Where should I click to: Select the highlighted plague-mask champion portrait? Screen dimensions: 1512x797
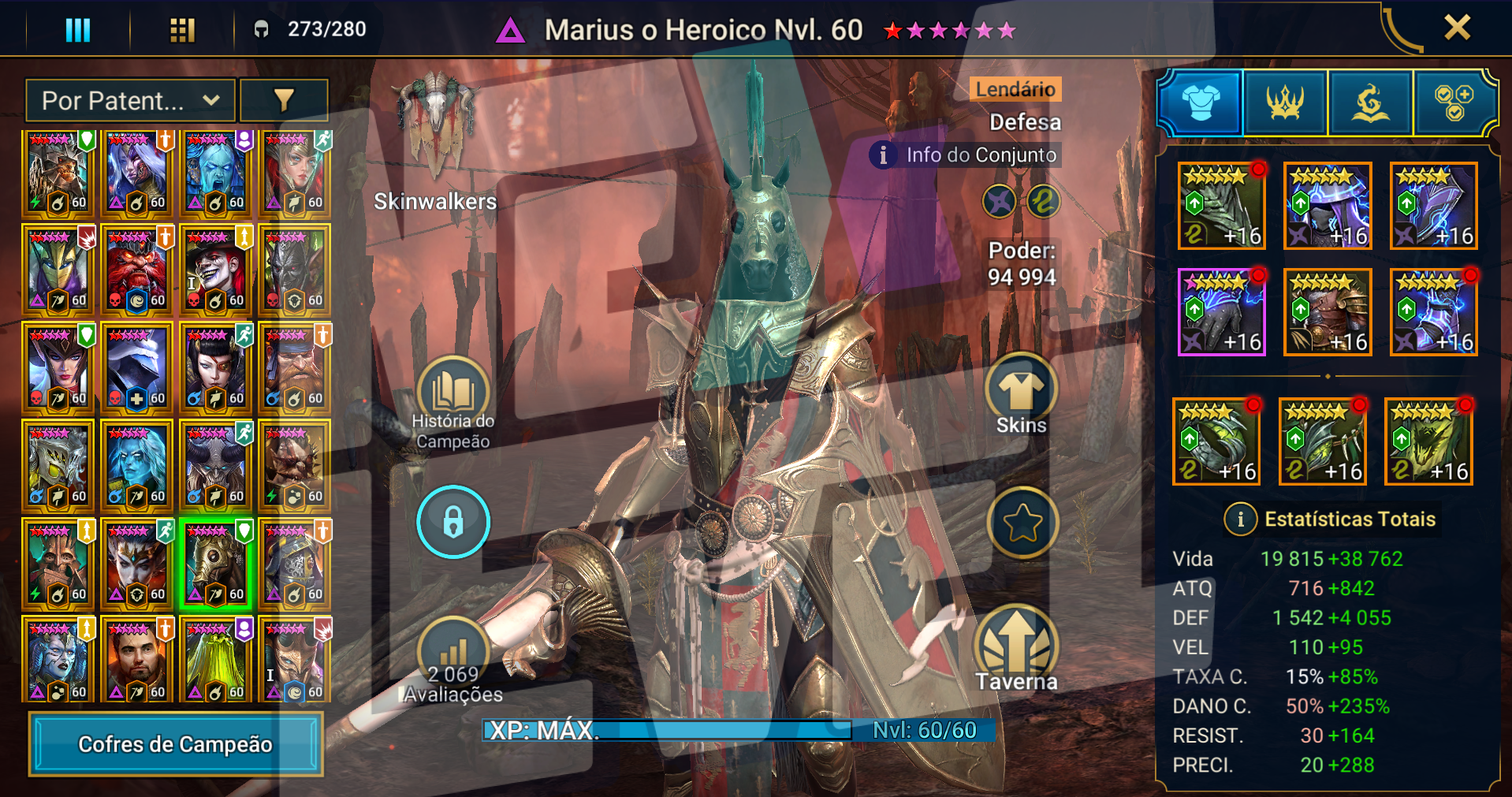click(216, 564)
